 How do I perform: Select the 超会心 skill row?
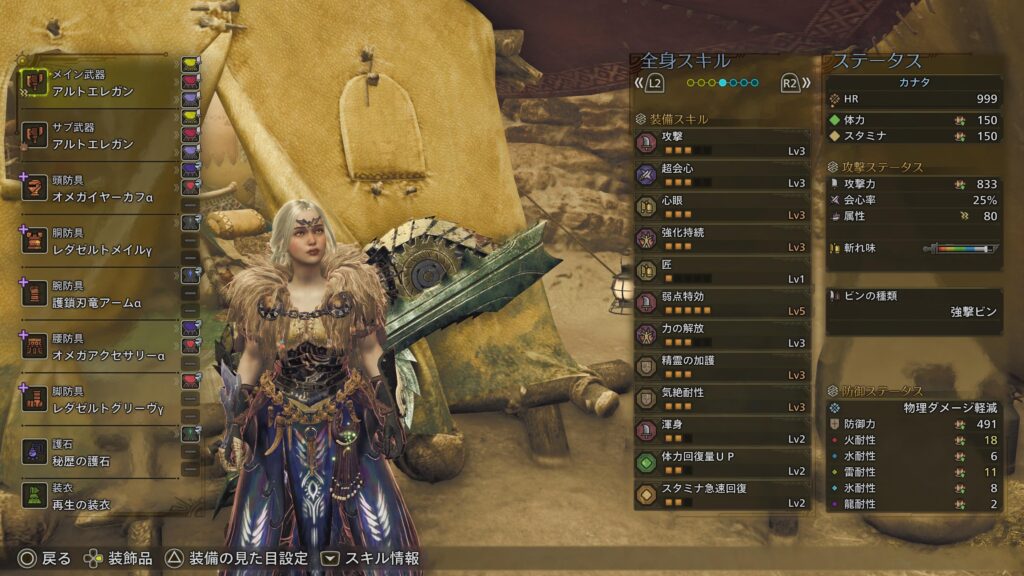(721, 175)
